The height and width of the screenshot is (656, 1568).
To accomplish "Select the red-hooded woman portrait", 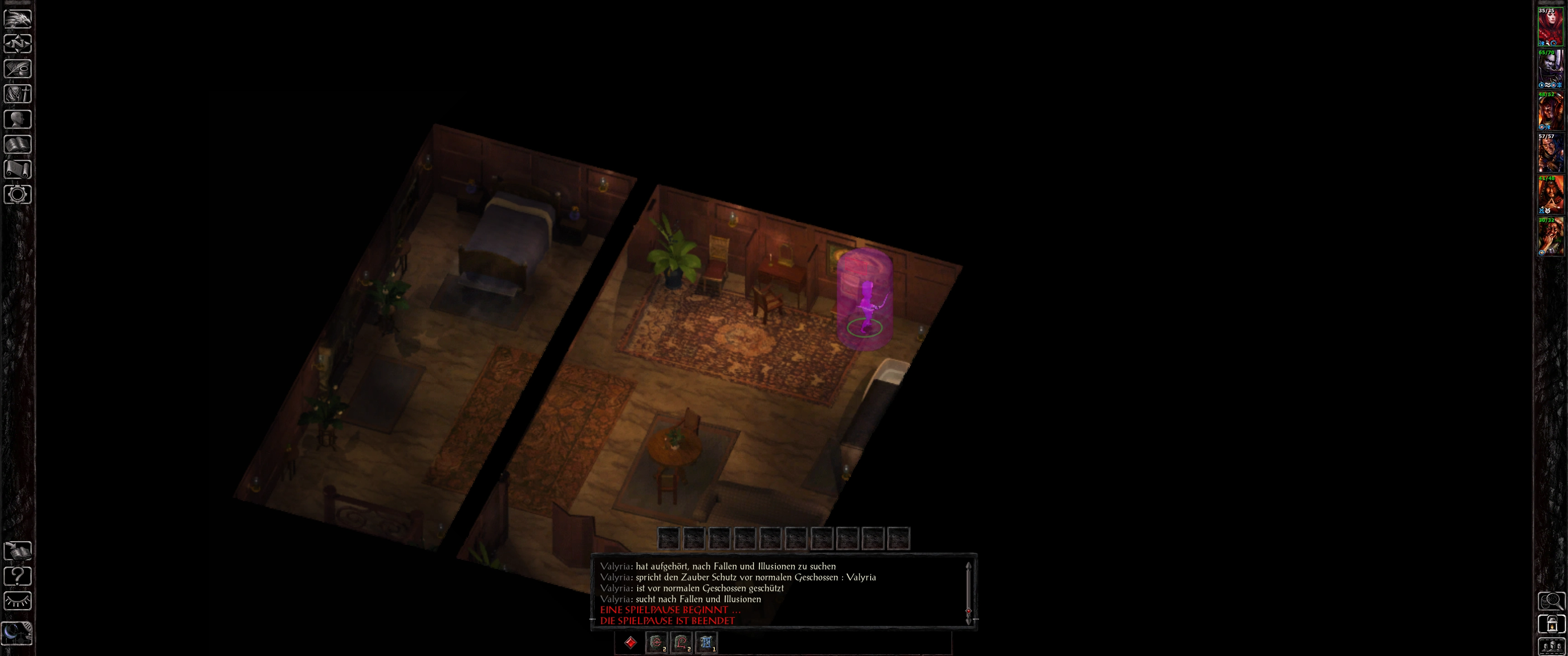I will (1550, 27).
